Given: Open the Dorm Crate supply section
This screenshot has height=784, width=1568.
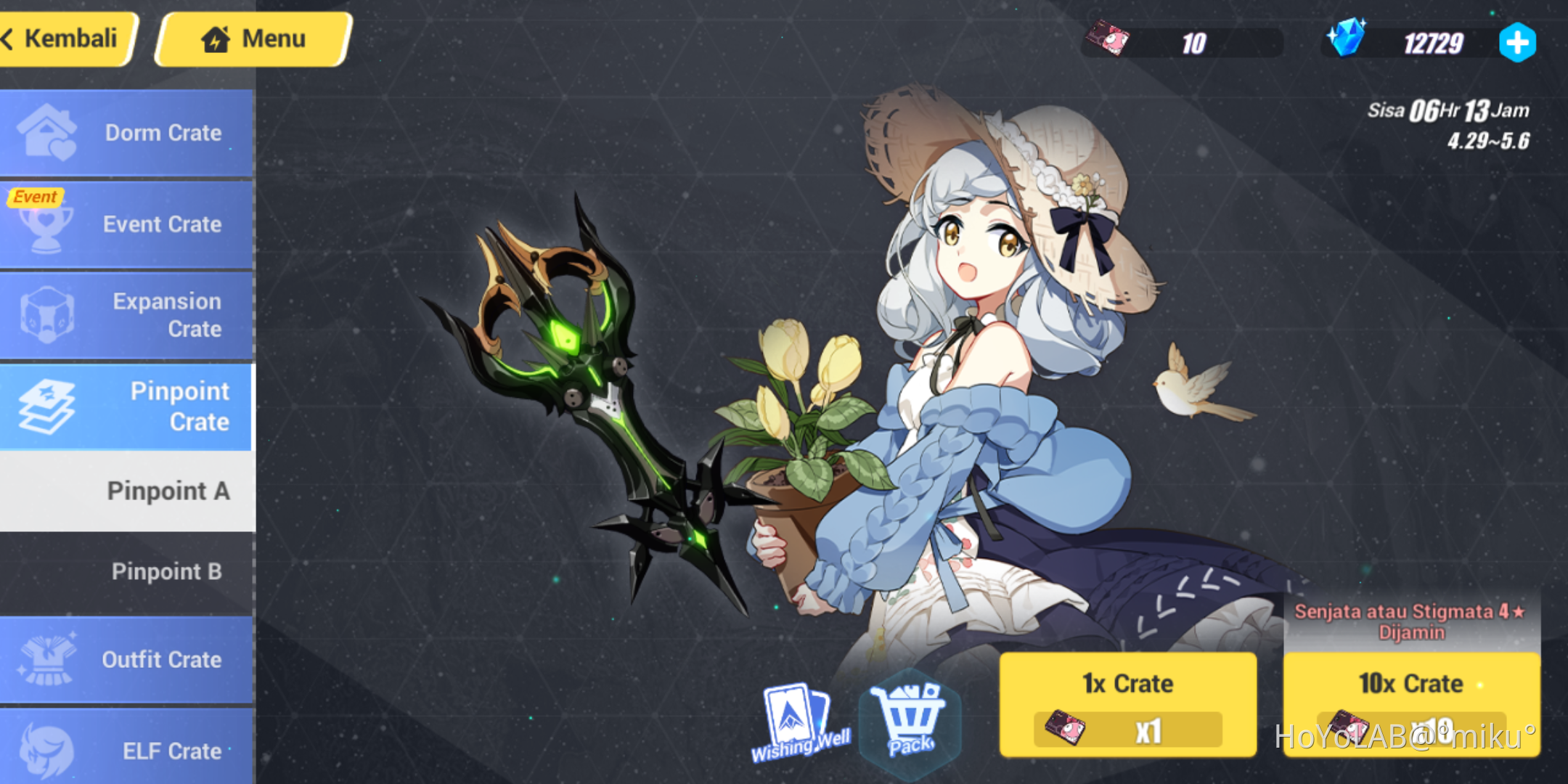Looking at the screenshot, I should point(127,133).
